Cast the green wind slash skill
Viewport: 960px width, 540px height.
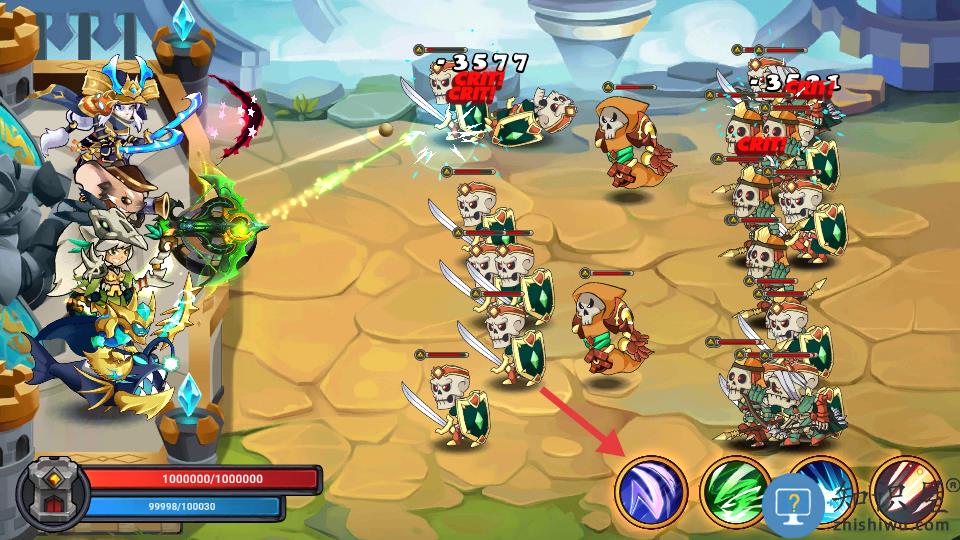735,491
